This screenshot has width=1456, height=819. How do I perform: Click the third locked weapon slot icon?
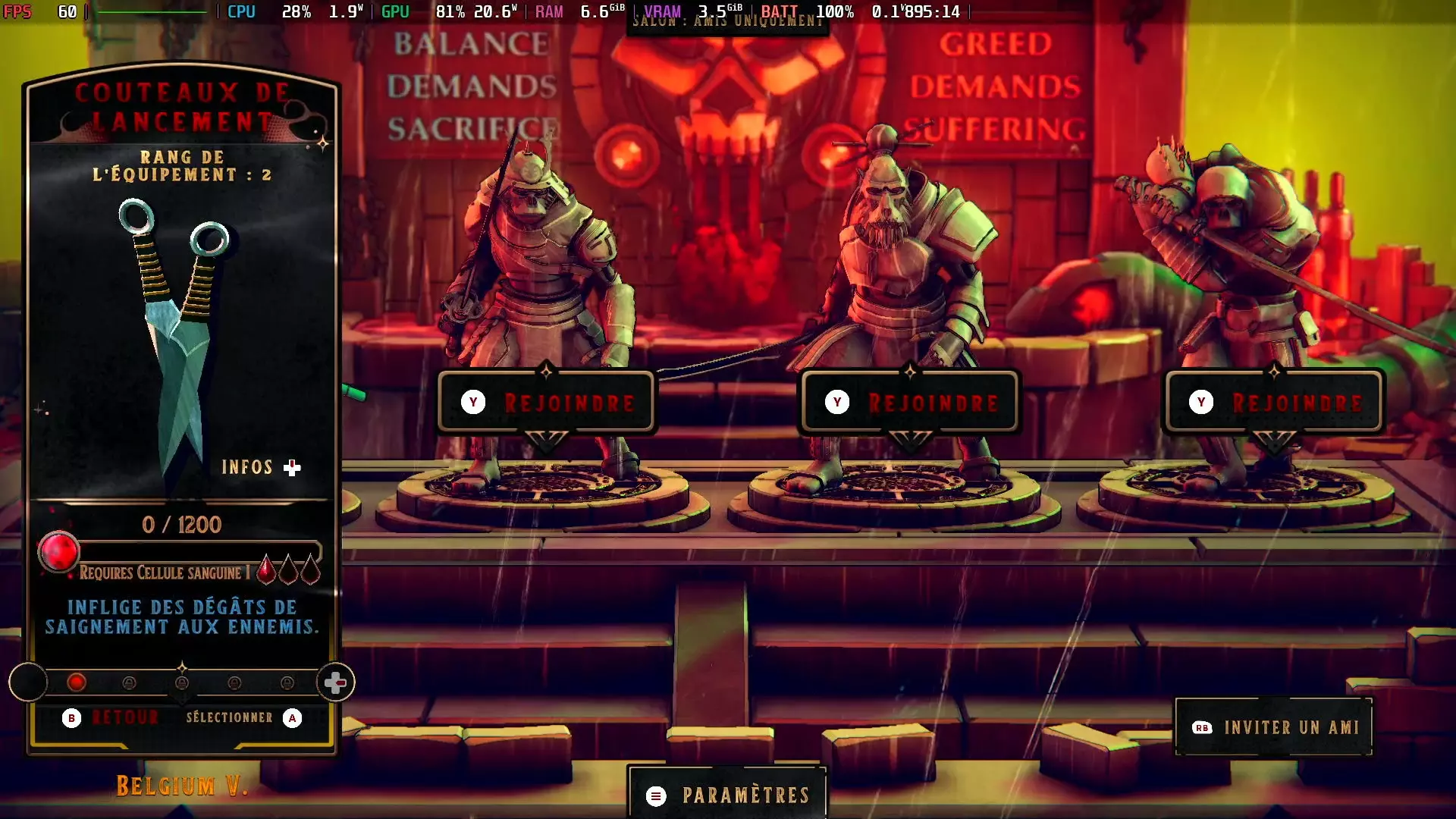coord(234,682)
